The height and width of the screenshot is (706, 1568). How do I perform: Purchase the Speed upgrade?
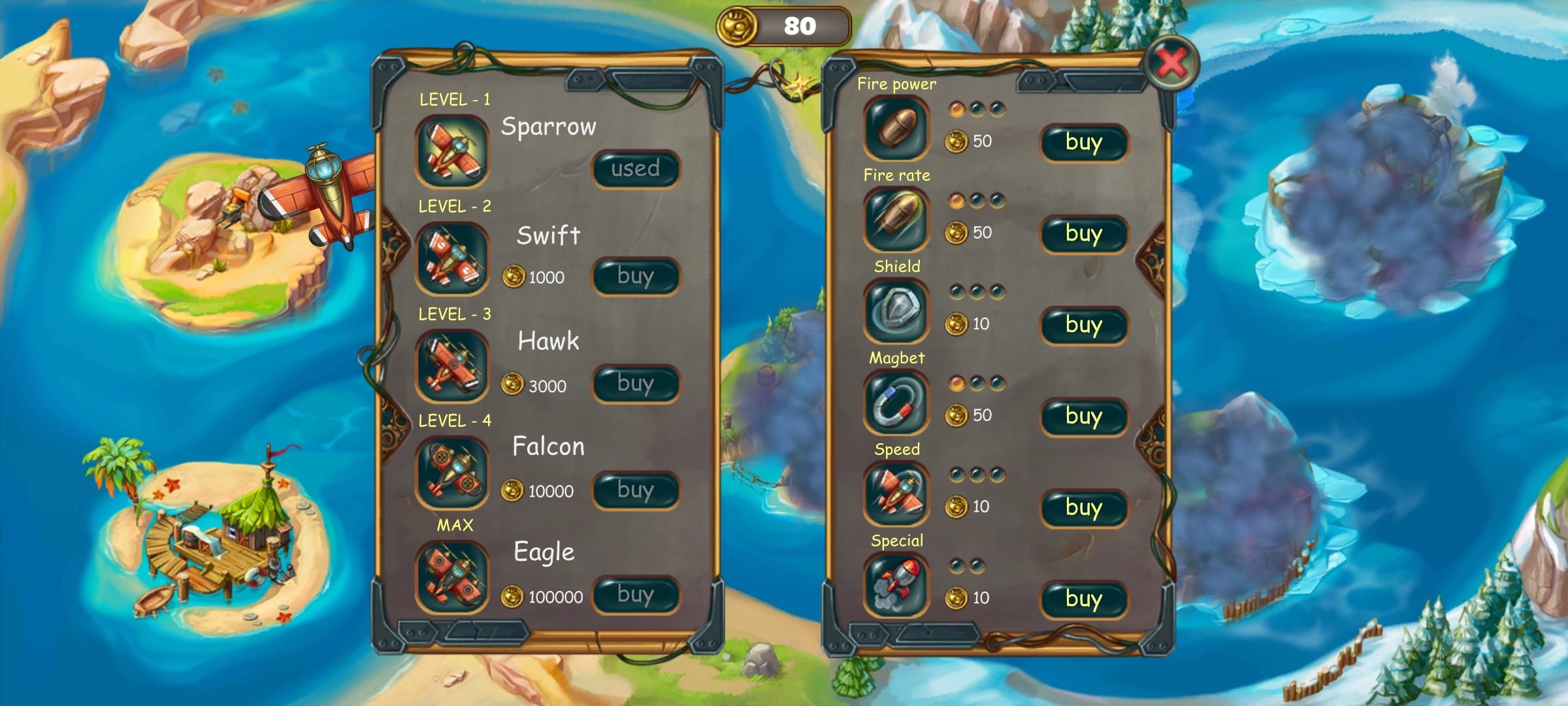point(1084,508)
